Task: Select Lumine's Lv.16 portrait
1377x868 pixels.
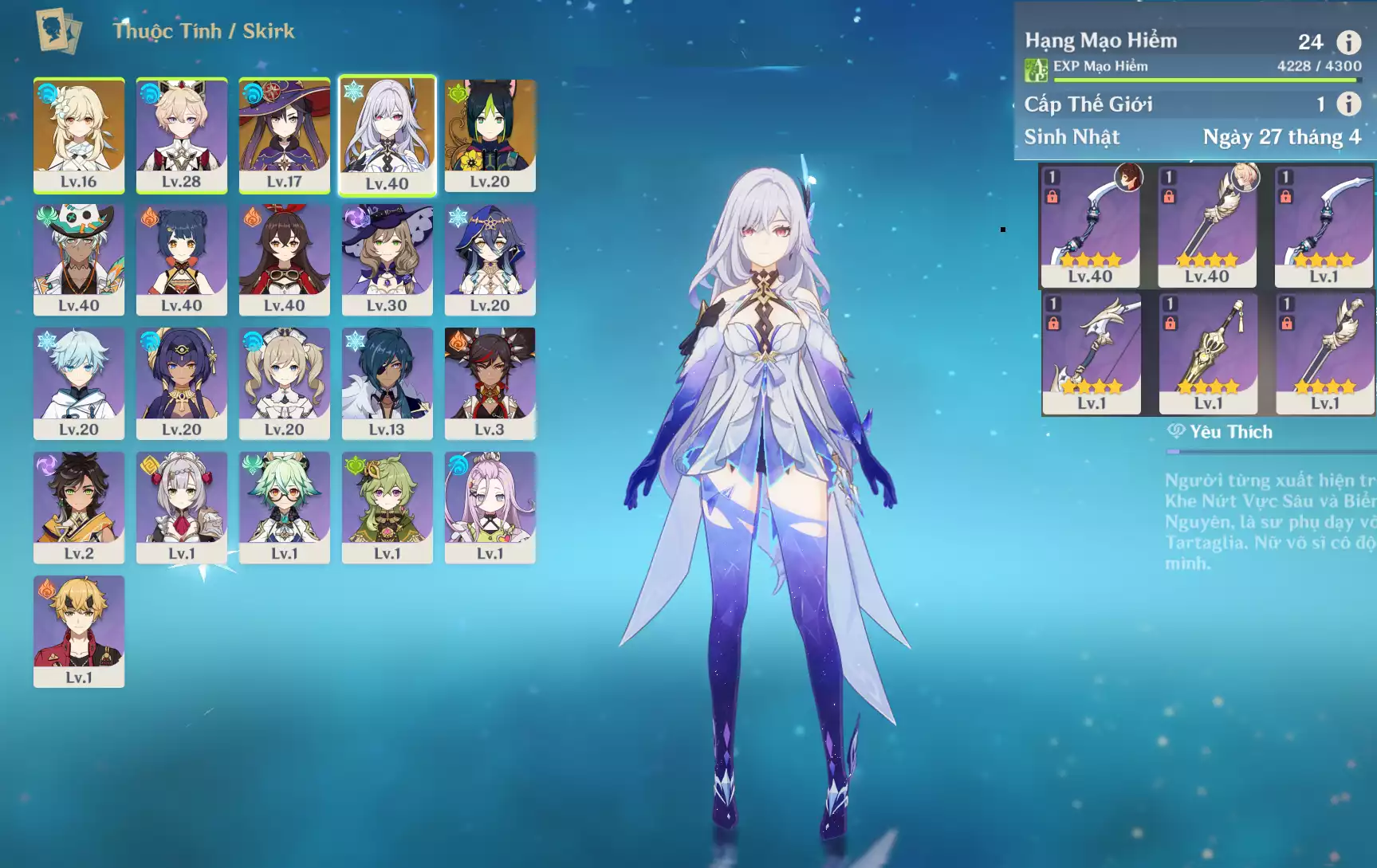Action: [x=79, y=135]
